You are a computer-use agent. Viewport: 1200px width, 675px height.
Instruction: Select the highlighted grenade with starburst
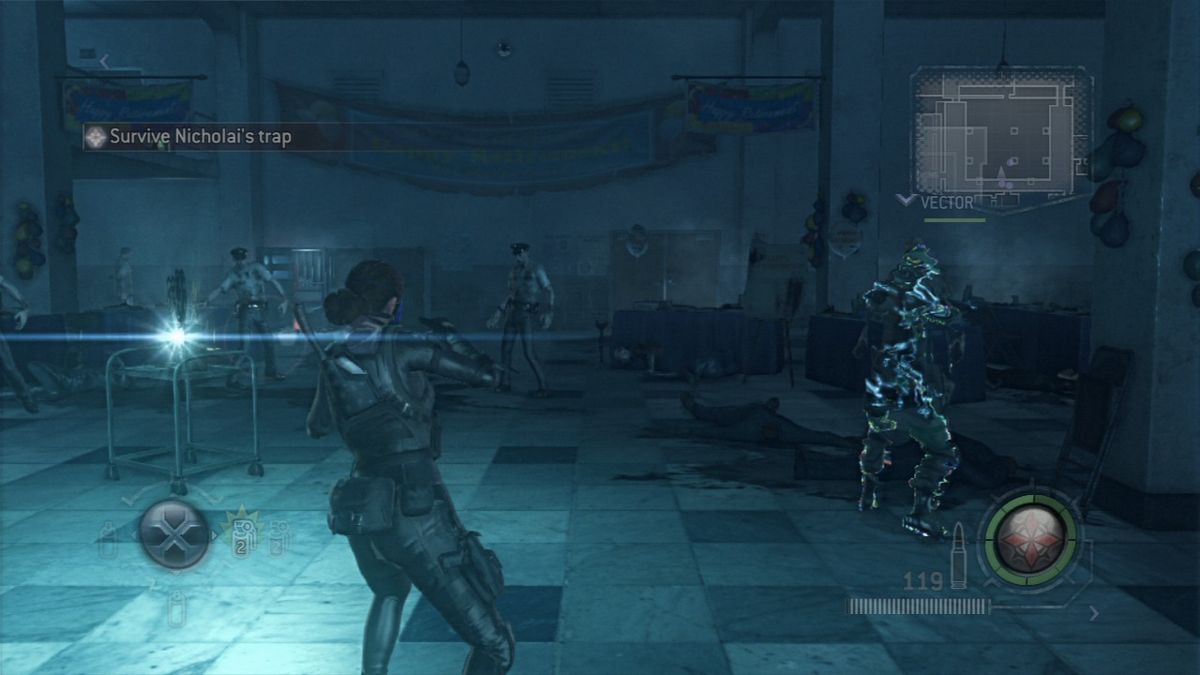click(240, 536)
